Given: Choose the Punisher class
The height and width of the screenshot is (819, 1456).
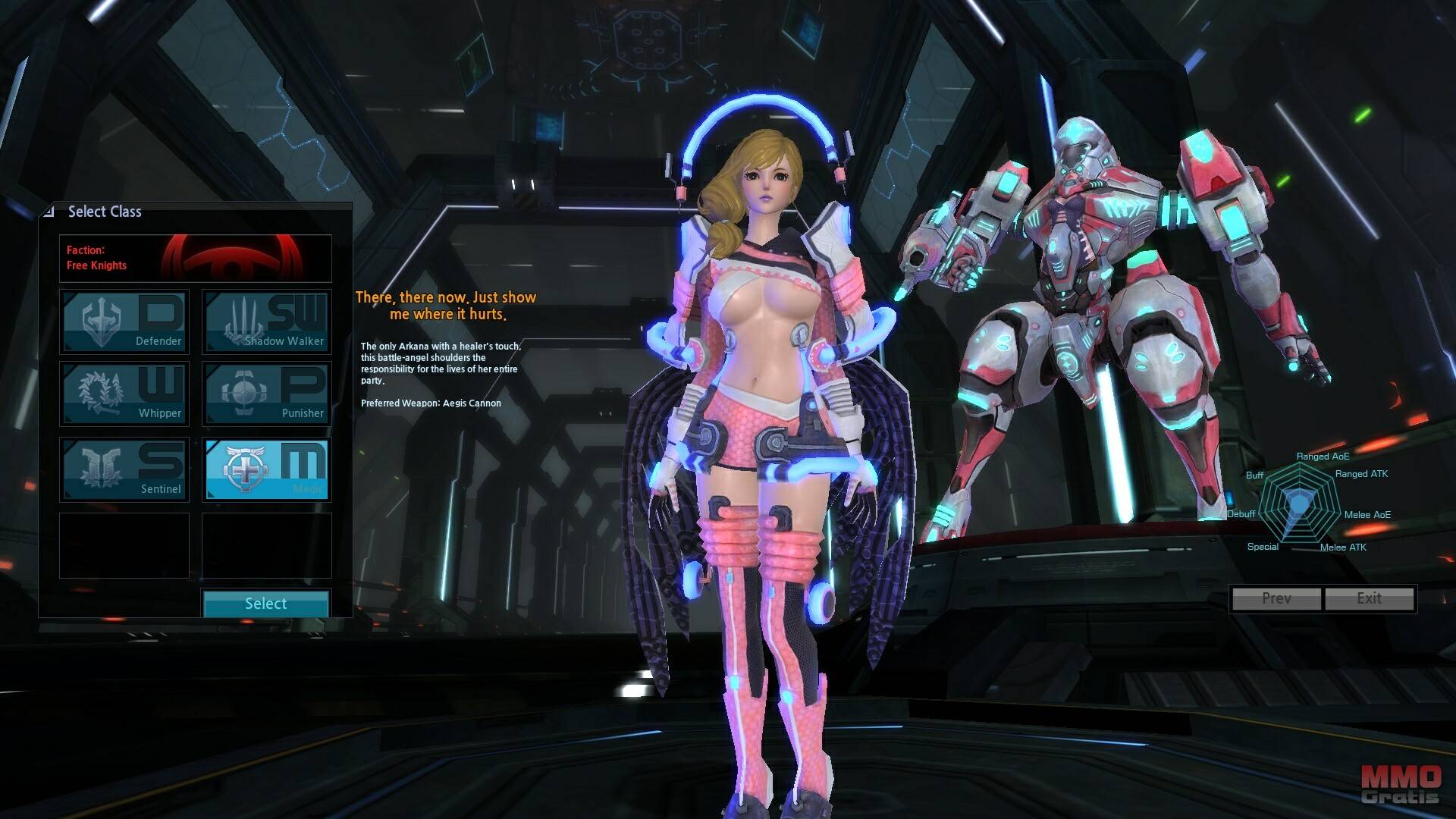Looking at the screenshot, I should click(x=266, y=393).
